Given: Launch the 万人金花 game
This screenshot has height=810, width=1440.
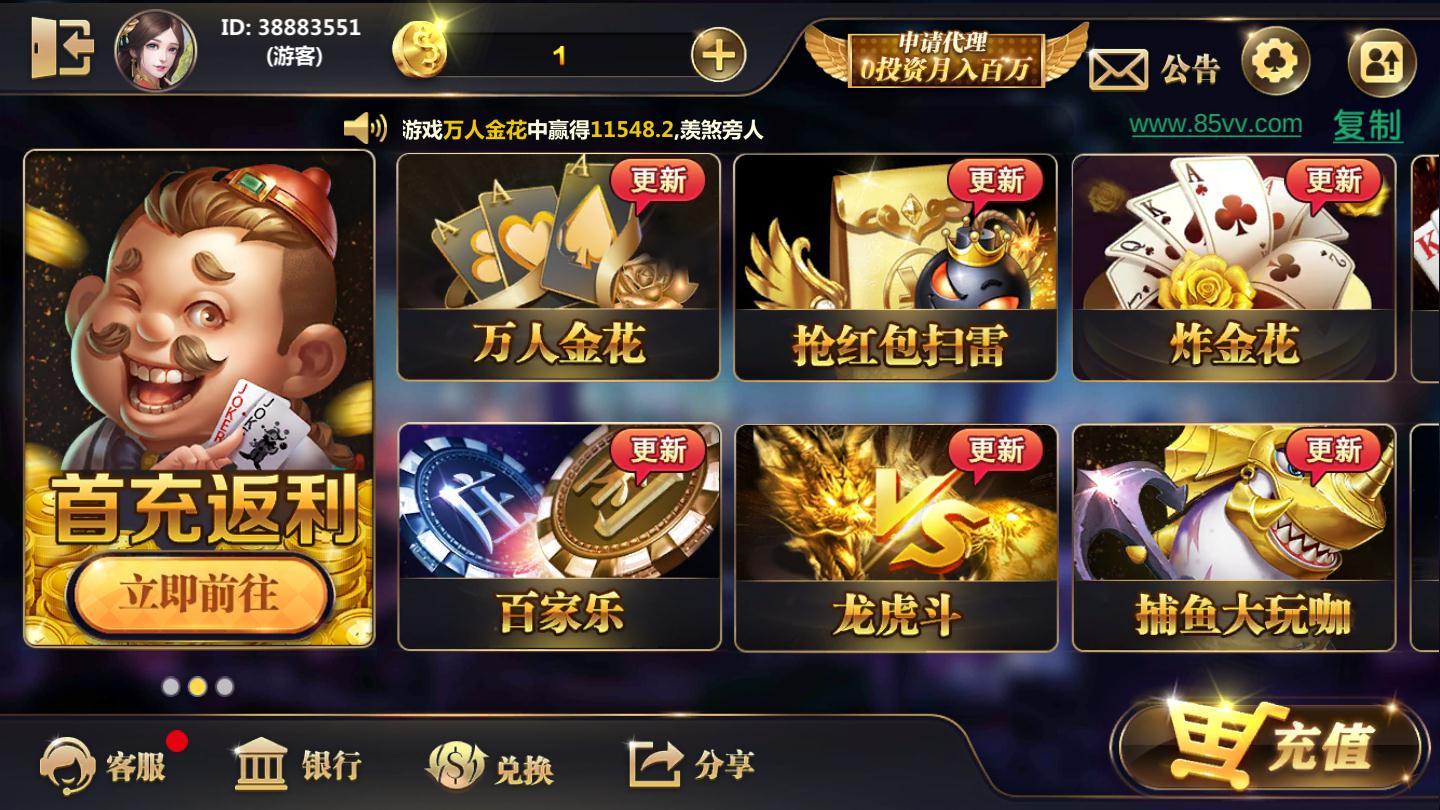Looking at the screenshot, I should (x=555, y=265).
